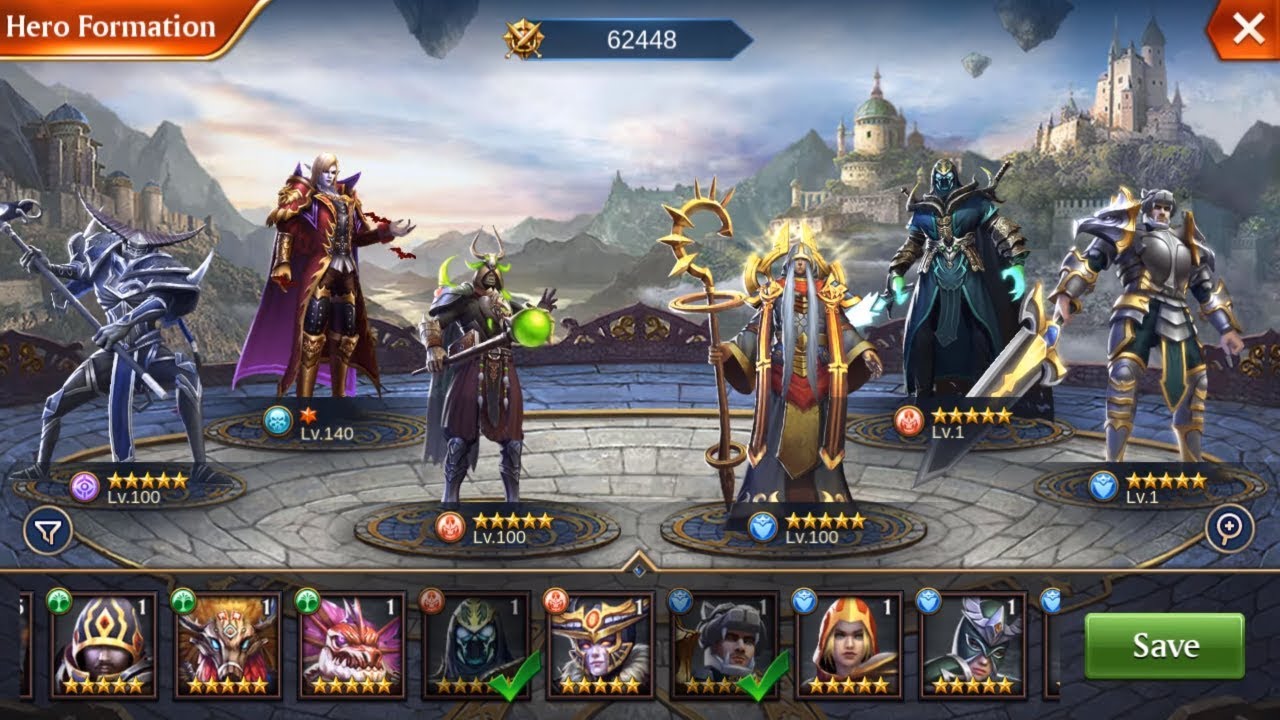The width and height of the screenshot is (1280, 720).
Task: Deselect the checked fur-hat soldier card
Action: (722, 645)
